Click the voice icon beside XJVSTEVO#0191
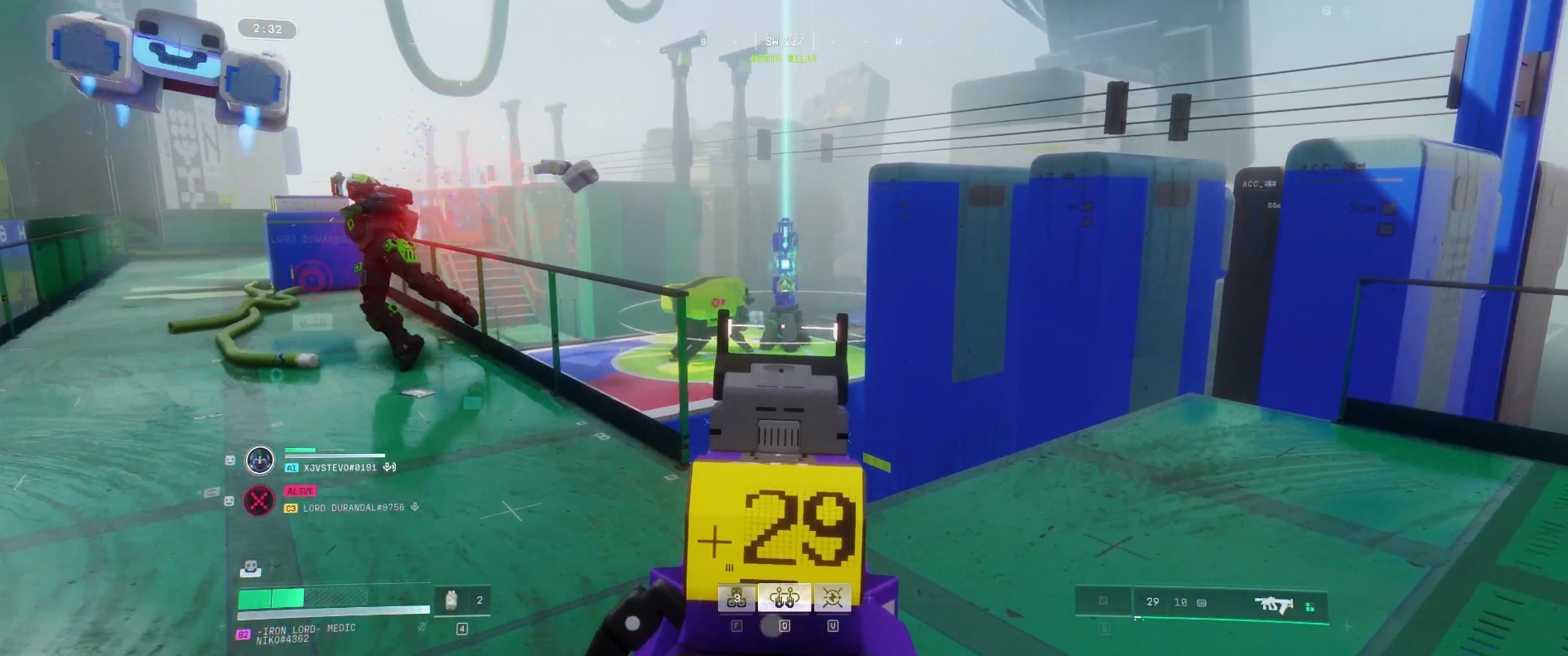The height and width of the screenshot is (656, 1568). (x=389, y=467)
